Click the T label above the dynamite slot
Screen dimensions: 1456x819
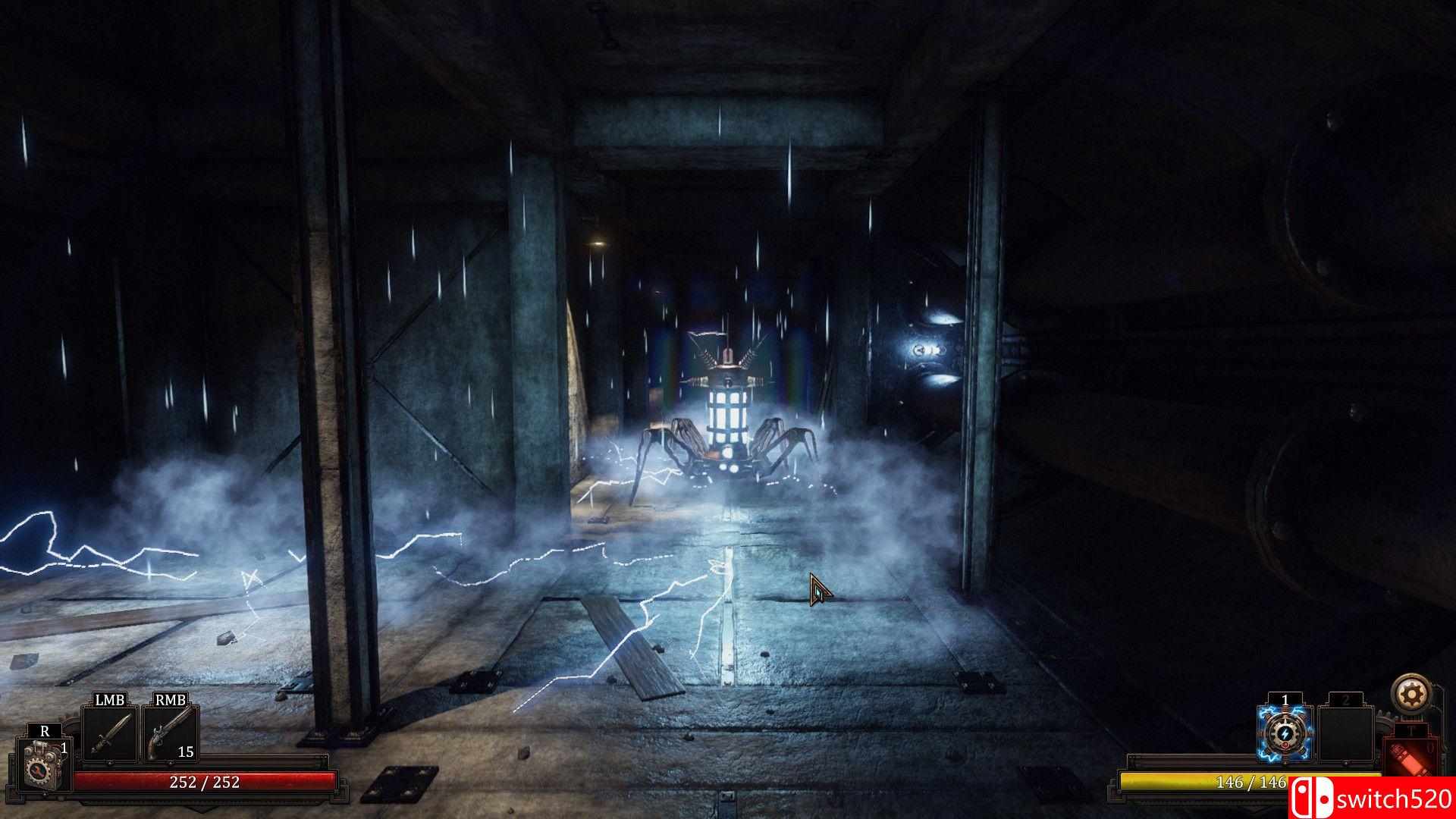(1410, 730)
